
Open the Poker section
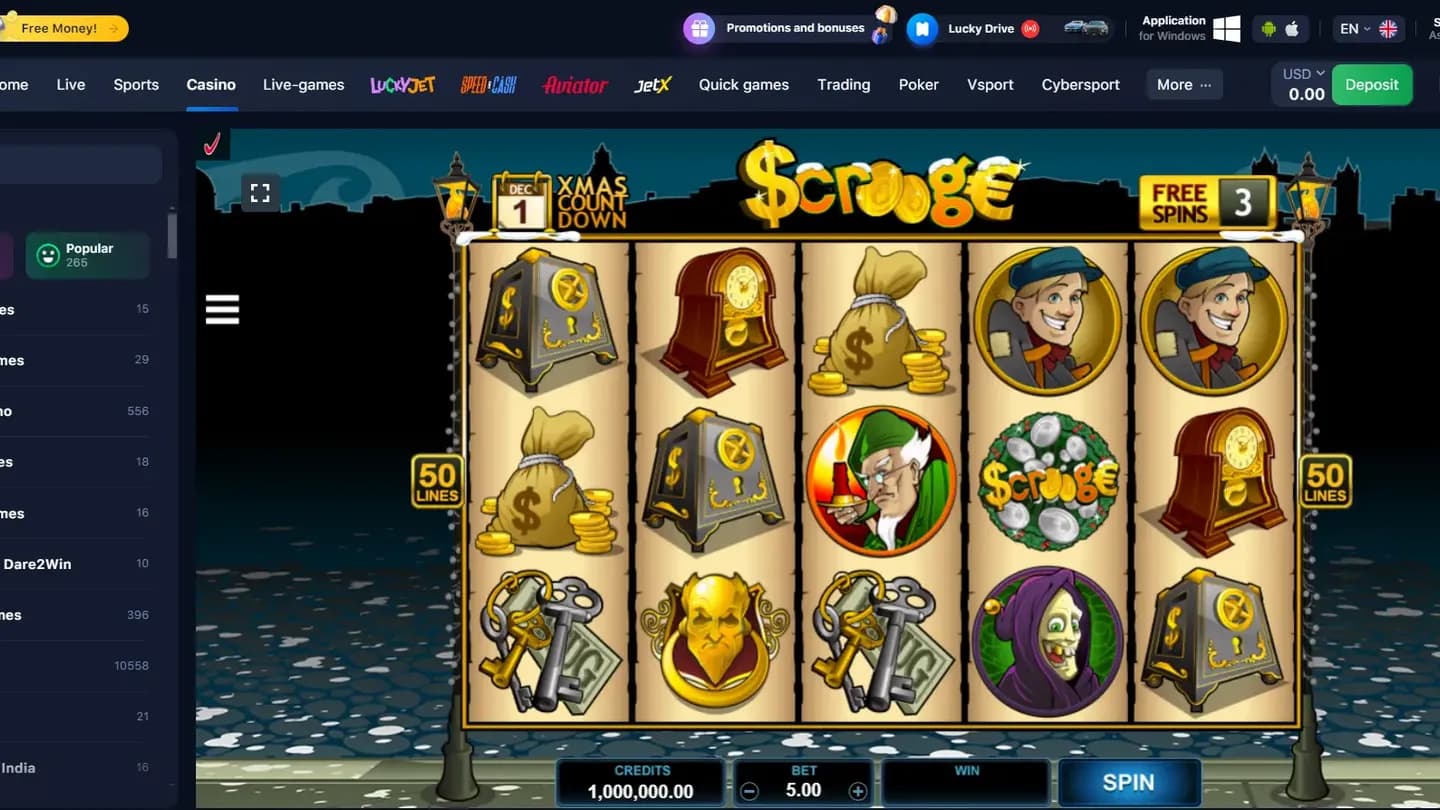click(918, 85)
